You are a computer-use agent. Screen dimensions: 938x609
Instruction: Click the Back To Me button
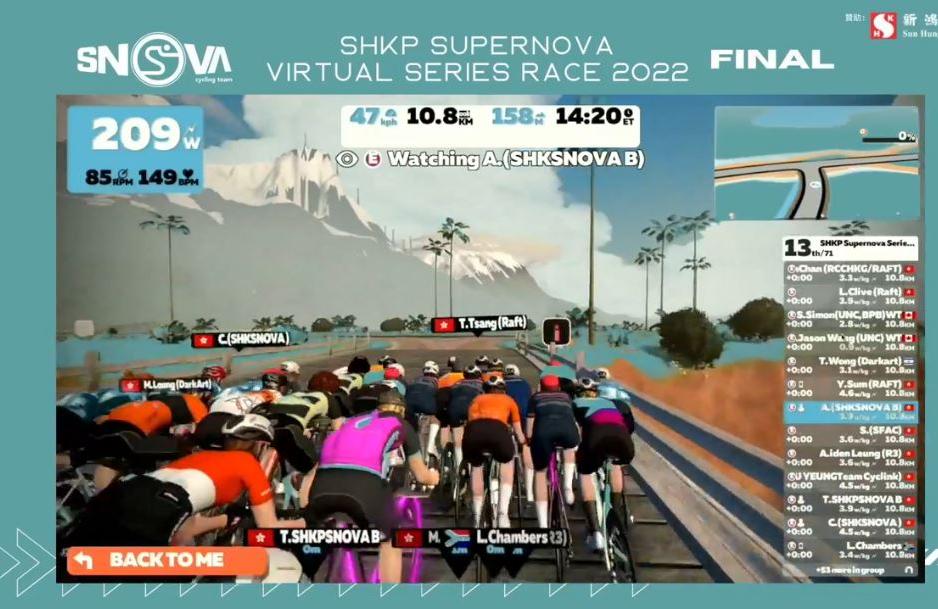(166, 560)
